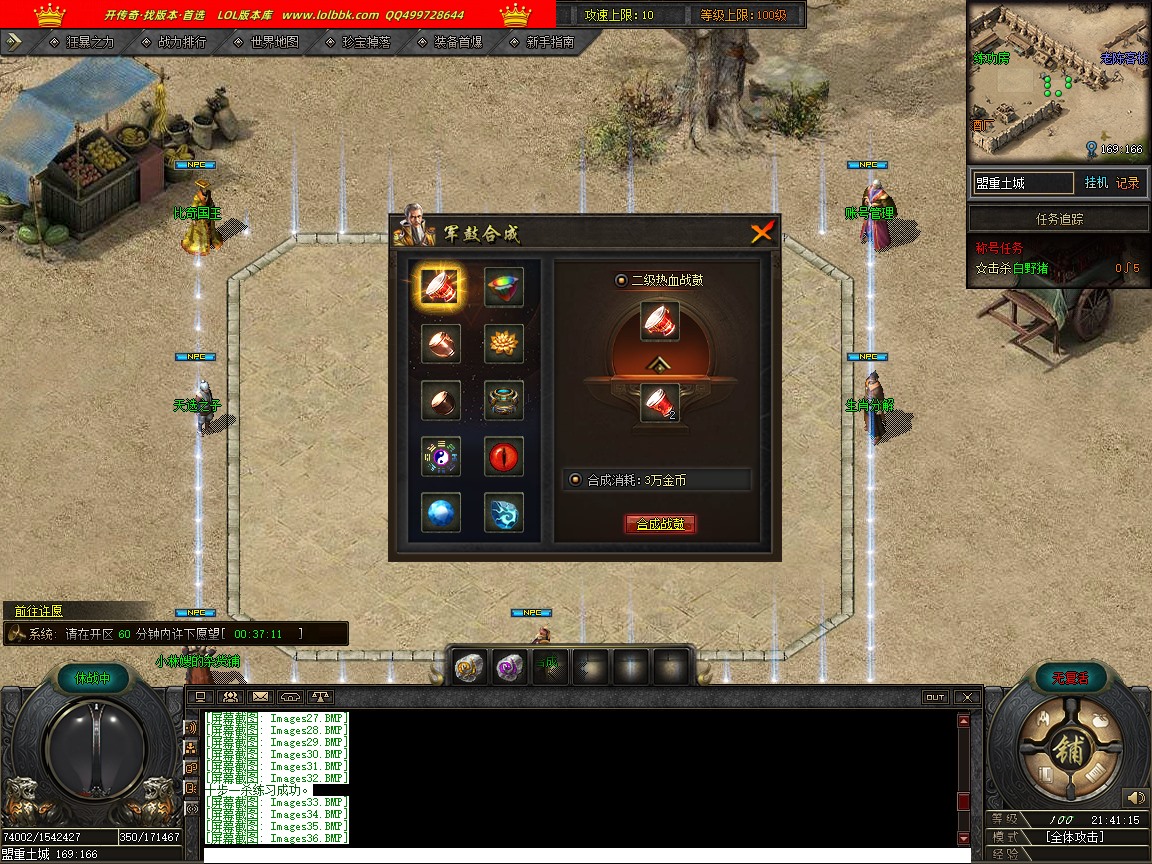Click the 前往许愿 wish button

(39, 611)
